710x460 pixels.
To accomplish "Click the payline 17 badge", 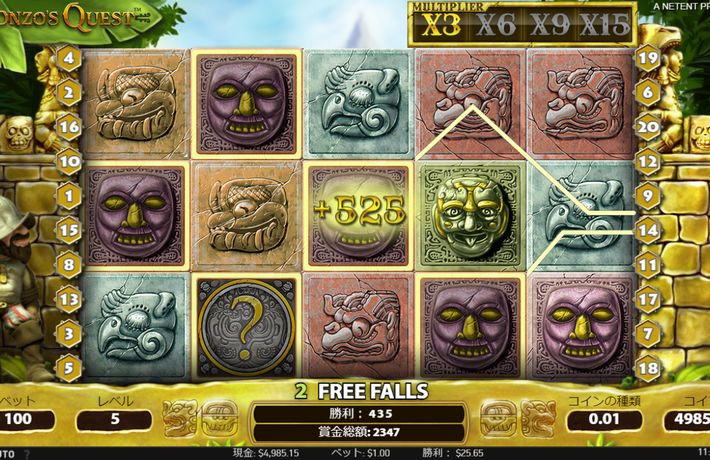I will [x=647, y=297].
